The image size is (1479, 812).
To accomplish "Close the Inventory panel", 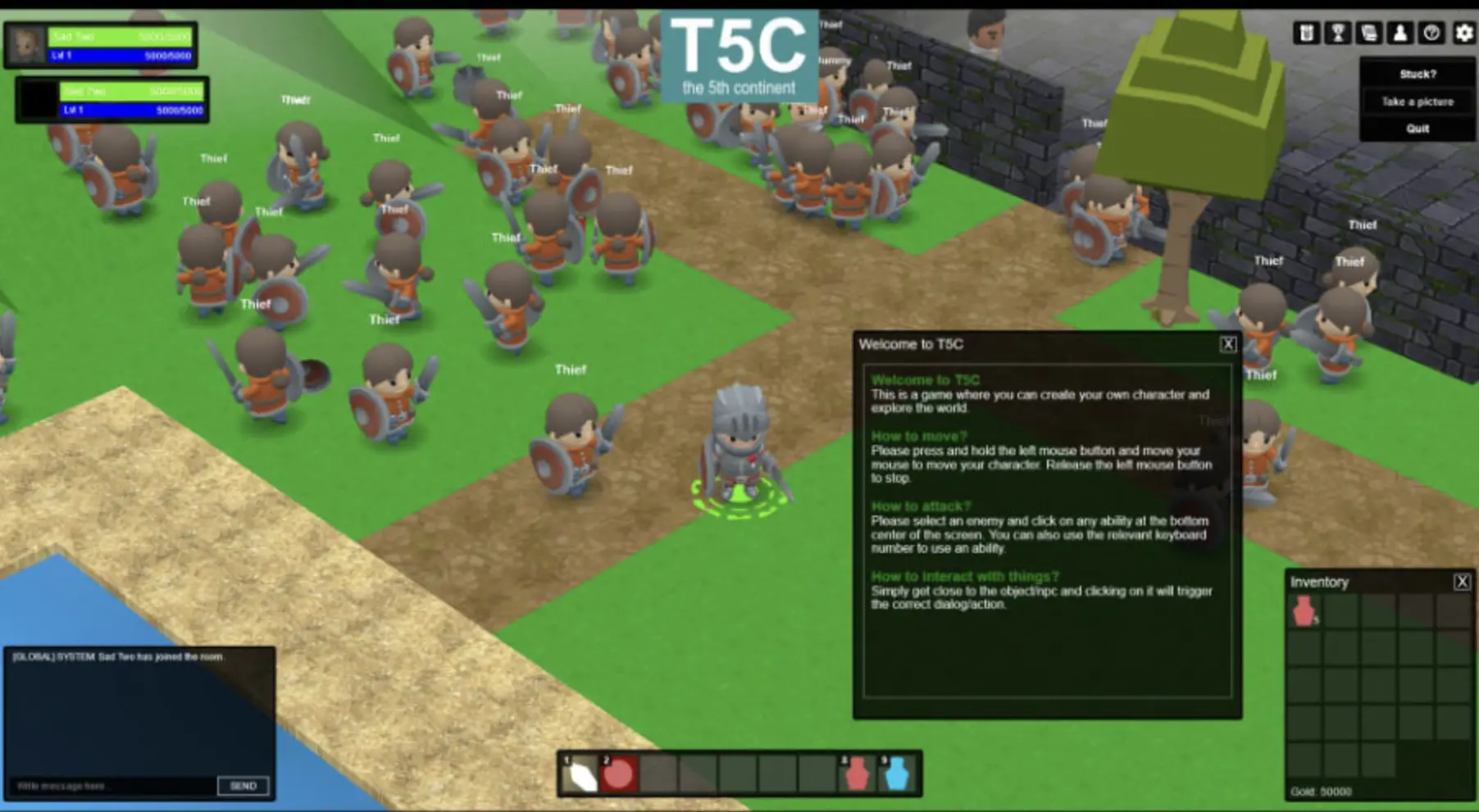I will click(1463, 583).
